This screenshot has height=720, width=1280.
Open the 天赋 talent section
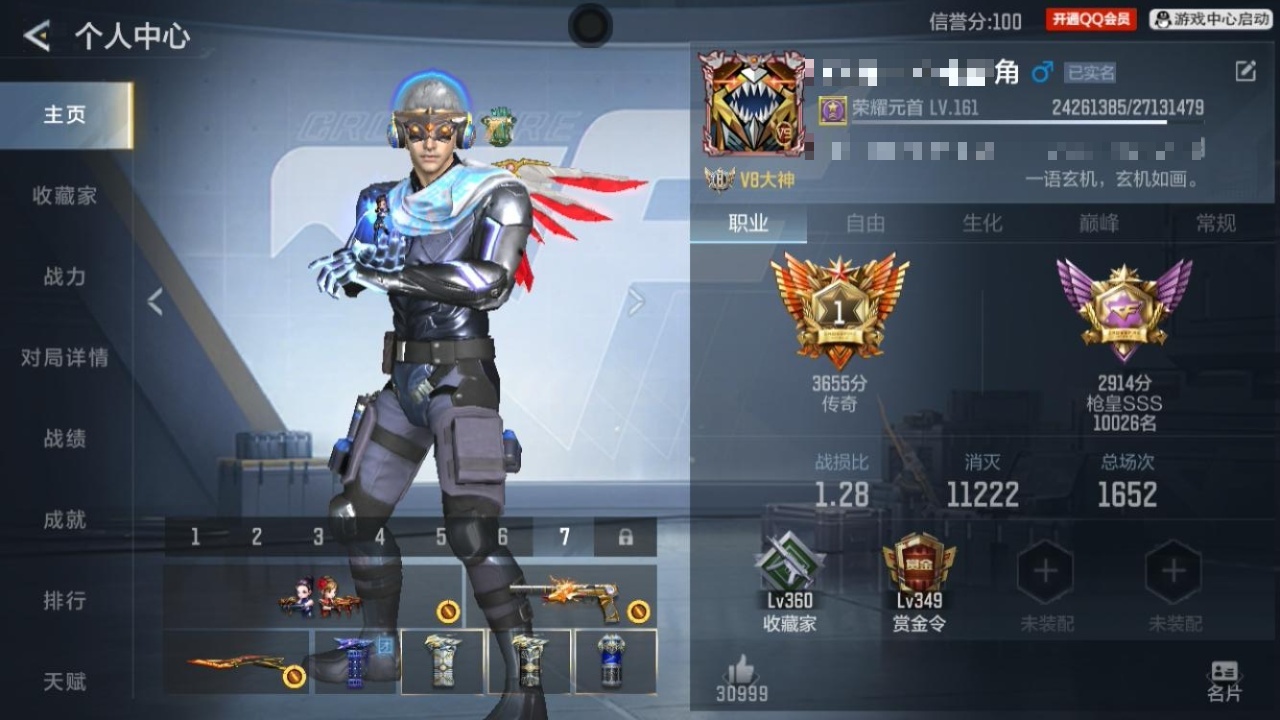click(x=65, y=682)
